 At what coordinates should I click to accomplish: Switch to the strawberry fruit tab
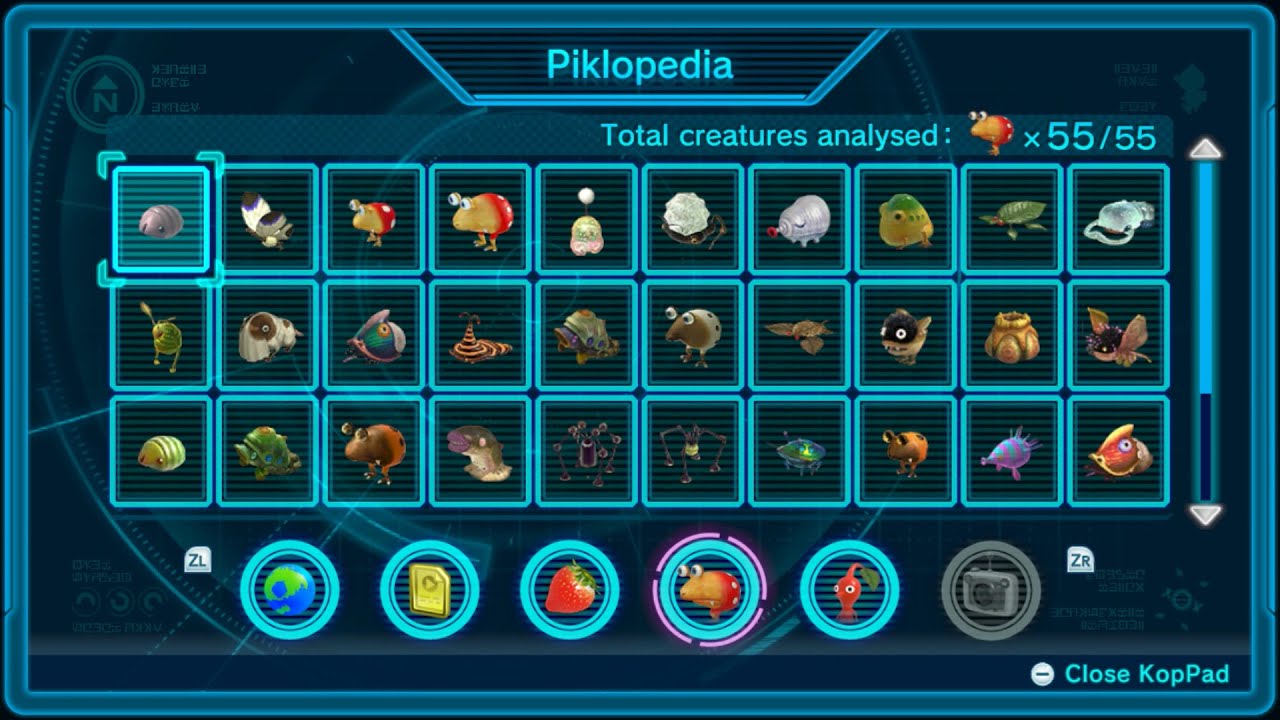570,590
